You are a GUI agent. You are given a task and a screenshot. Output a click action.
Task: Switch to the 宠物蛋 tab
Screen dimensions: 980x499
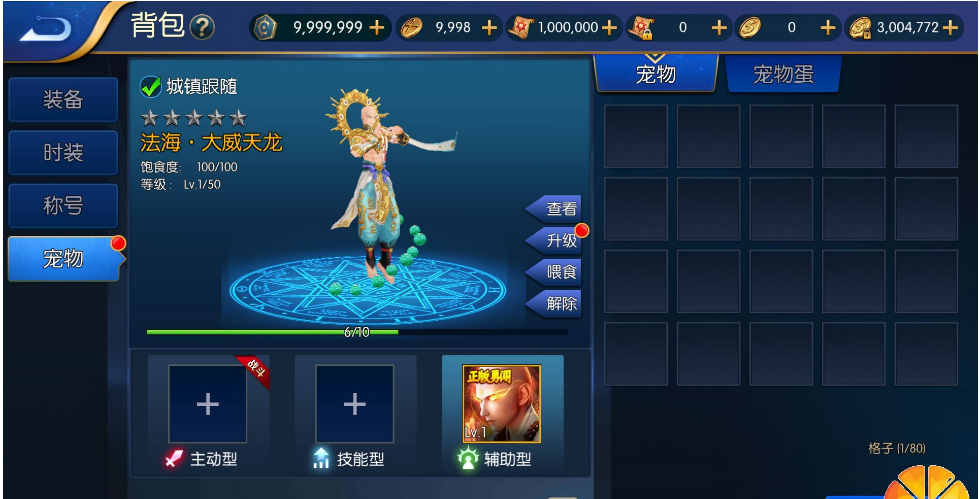783,74
